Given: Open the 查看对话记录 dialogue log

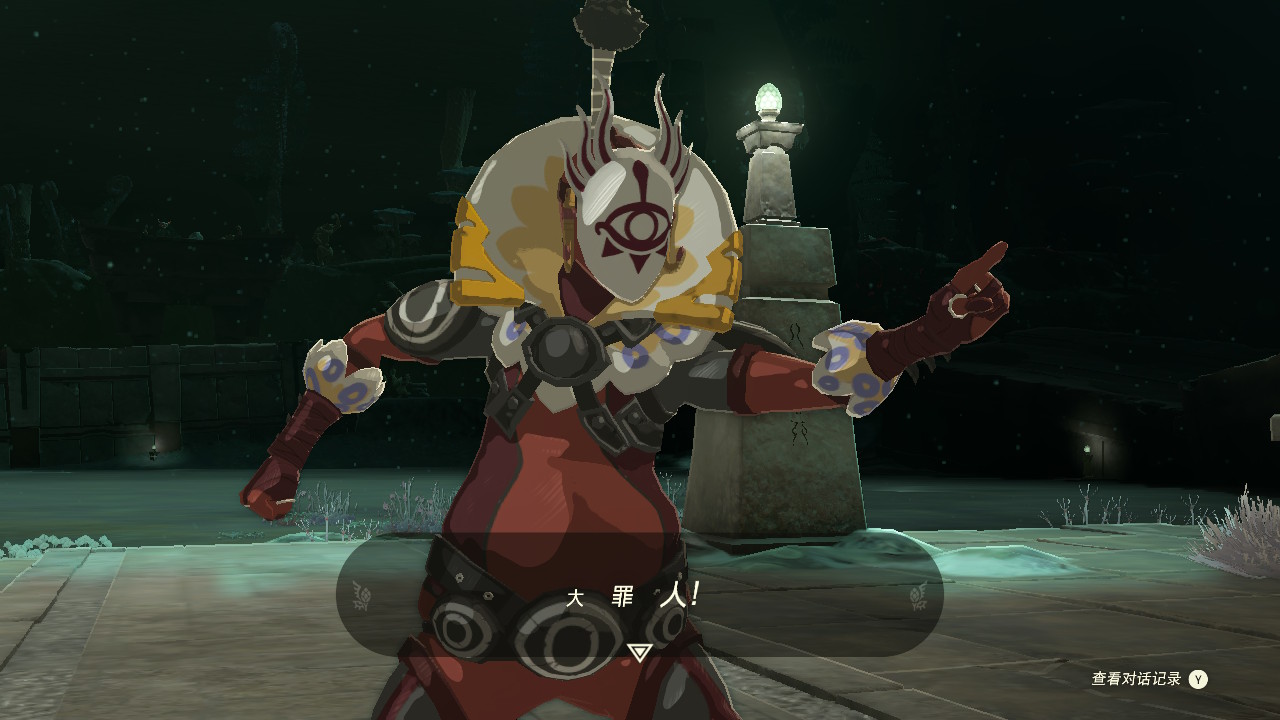Looking at the screenshot, I should pyautogui.click(x=1148, y=679).
